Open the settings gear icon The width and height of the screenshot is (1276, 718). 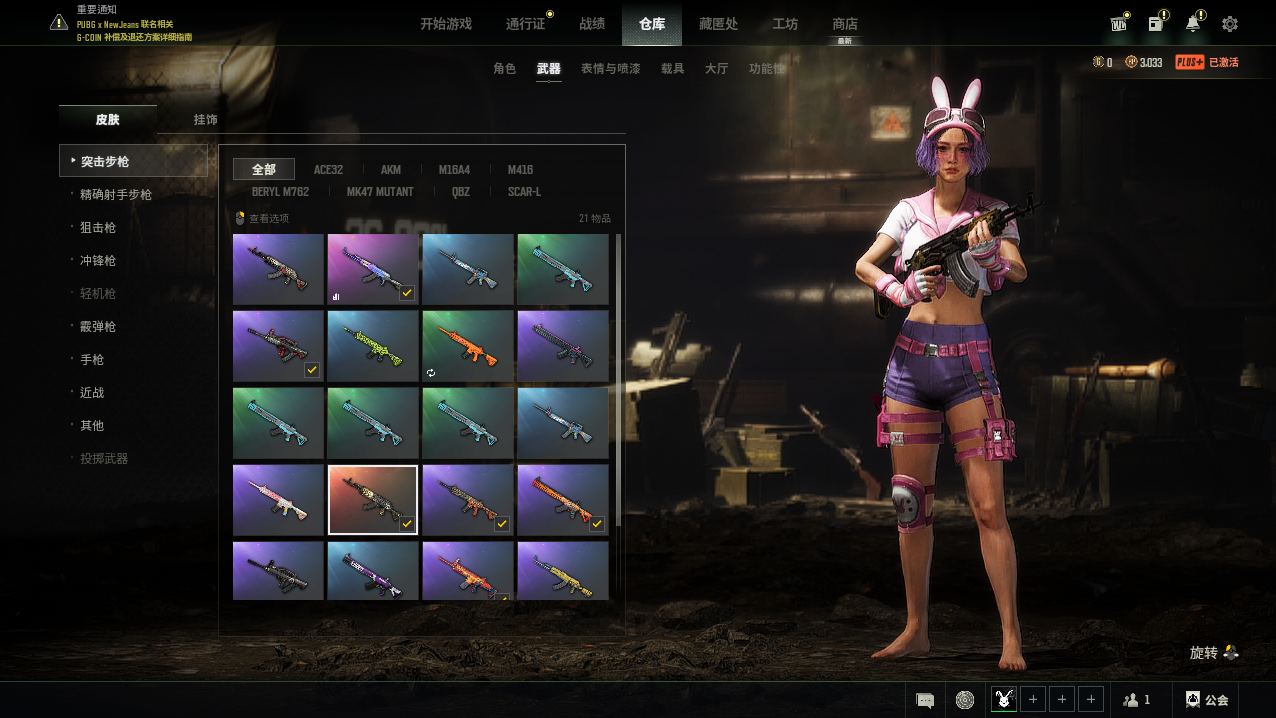(x=1230, y=24)
